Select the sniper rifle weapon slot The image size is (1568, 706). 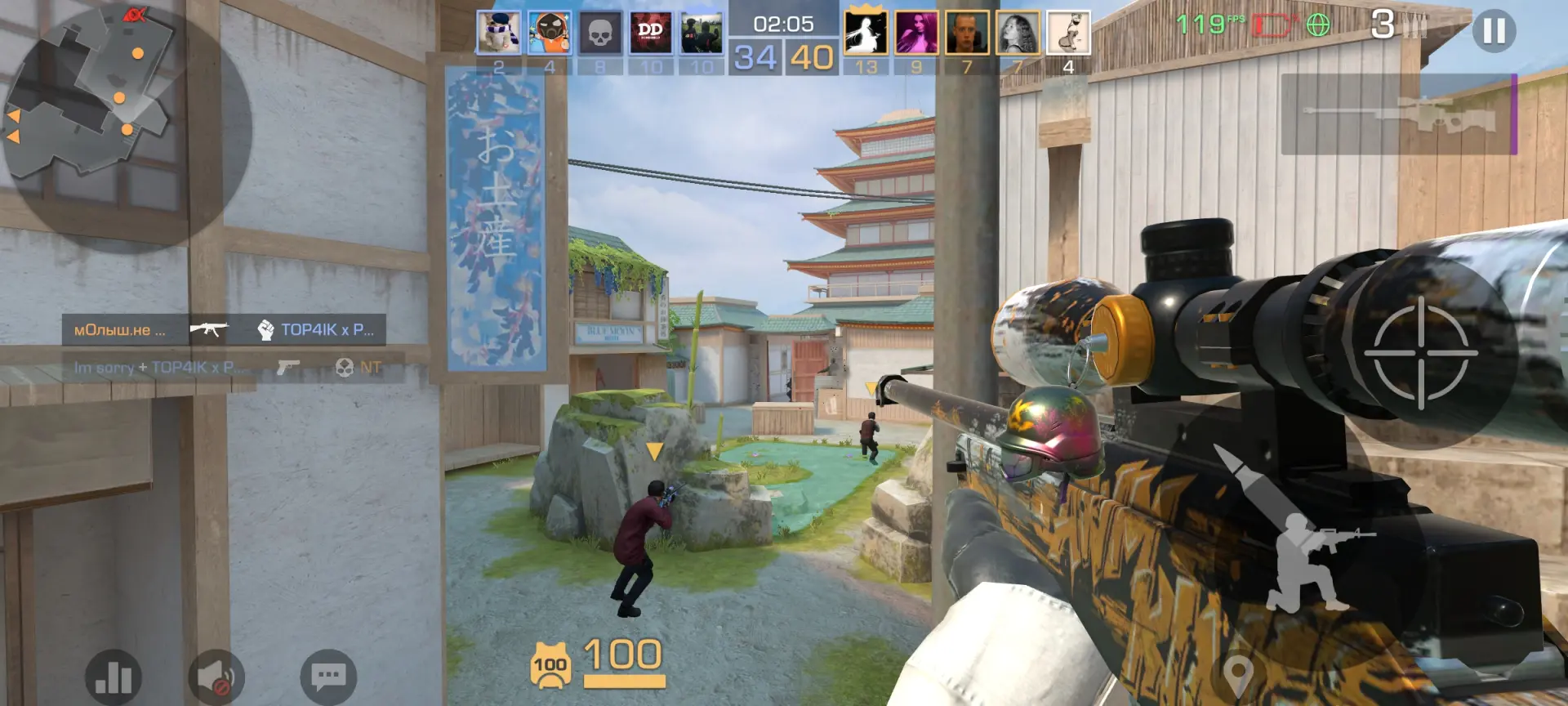(1398, 114)
